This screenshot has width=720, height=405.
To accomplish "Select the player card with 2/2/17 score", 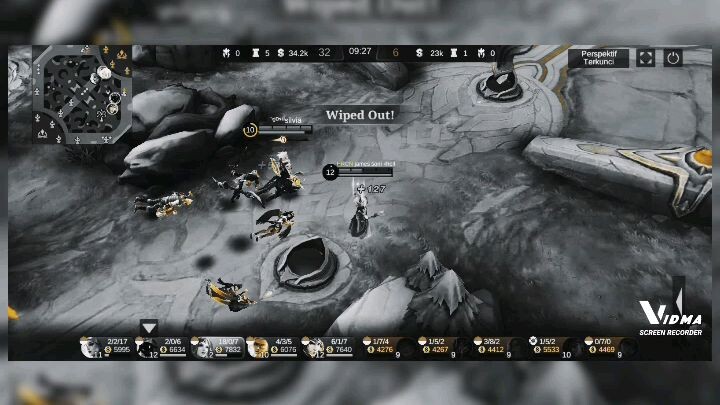I will pos(105,346).
